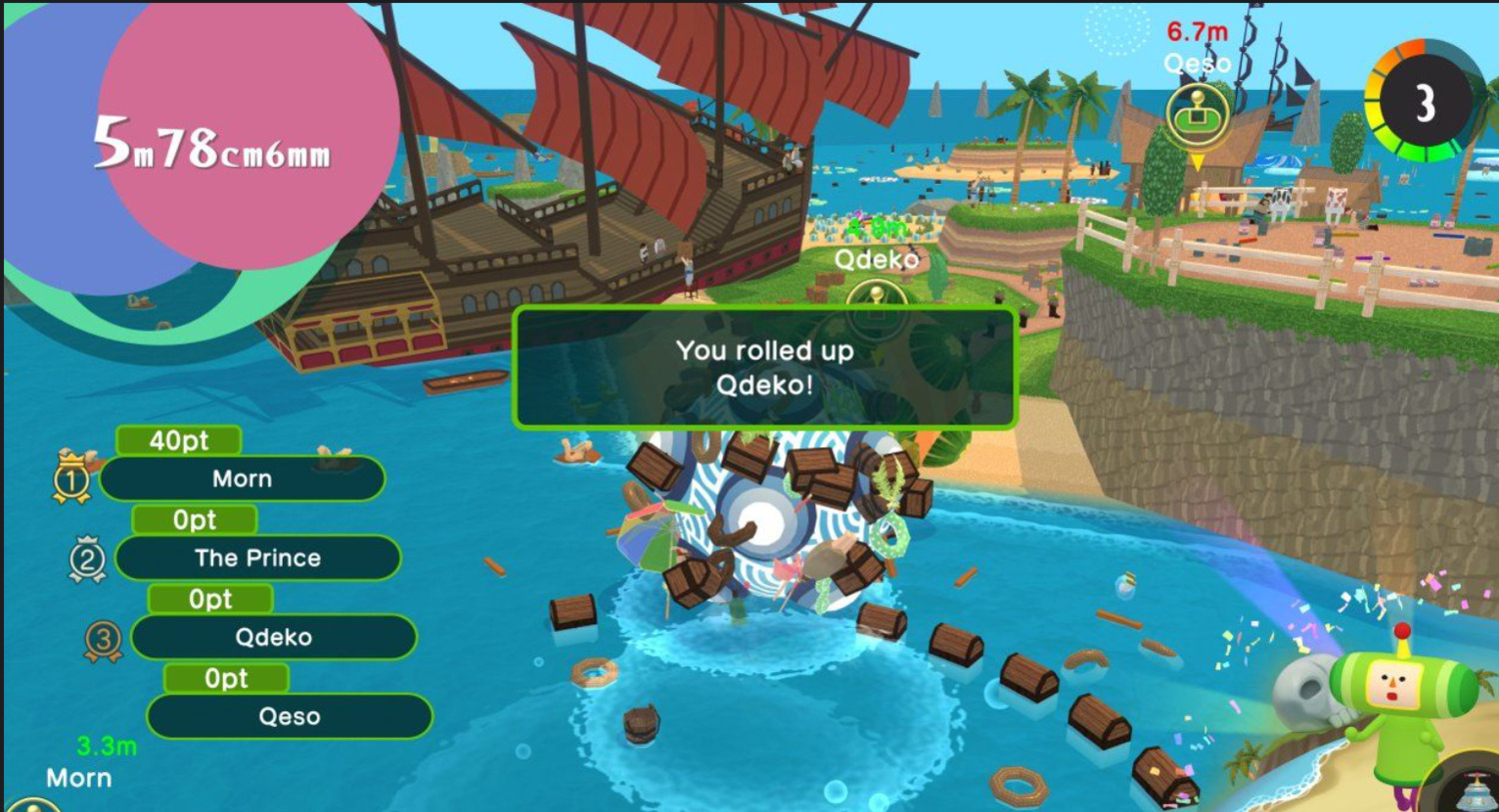This screenshot has width=1499, height=812.
Task: Choose The Prince's leaderboard entry
Action: [258, 558]
